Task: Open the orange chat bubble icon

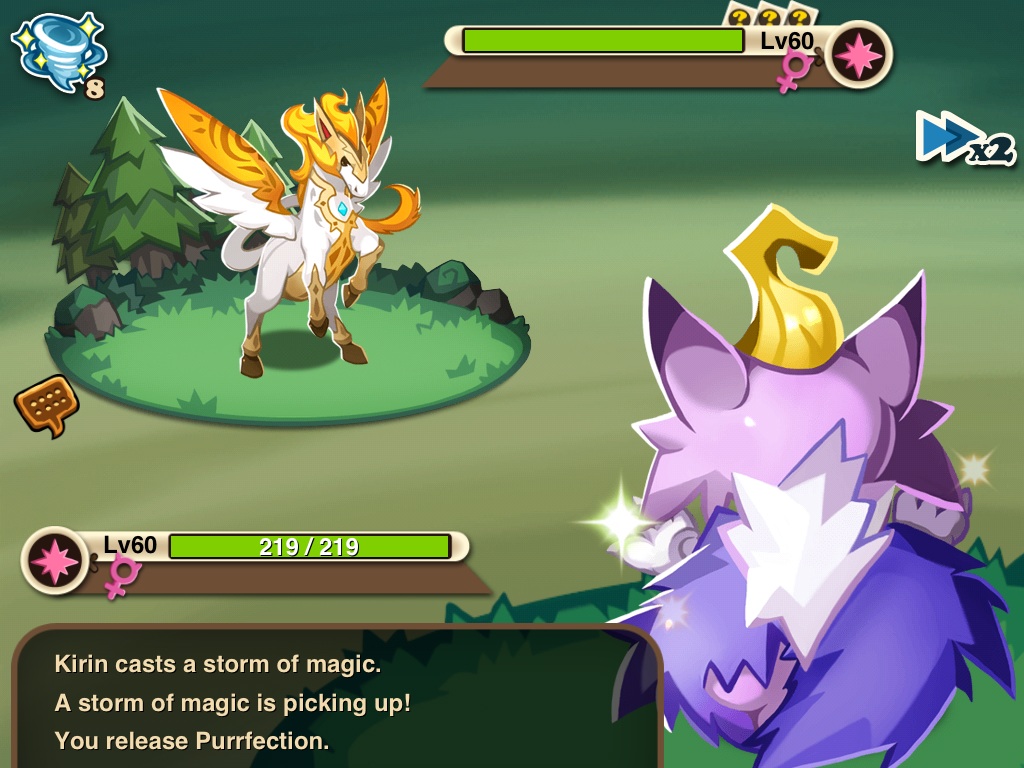Action: pyautogui.click(x=46, y=403)
